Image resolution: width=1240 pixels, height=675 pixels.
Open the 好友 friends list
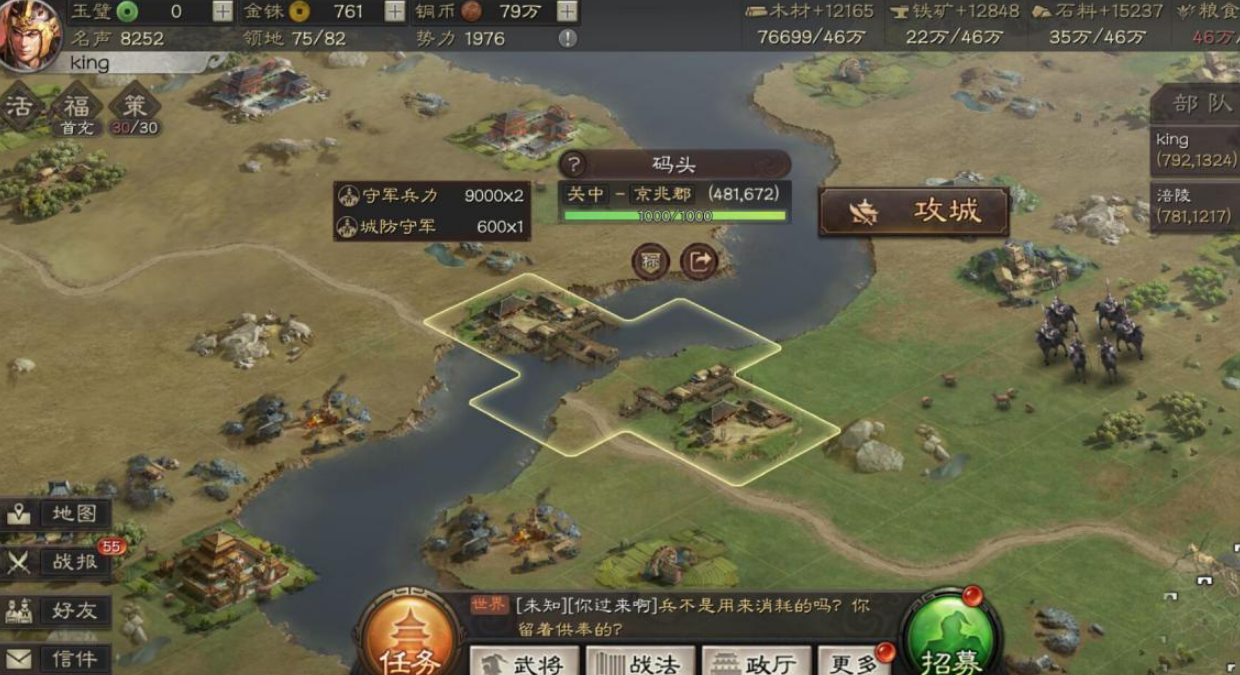[57, 611]
